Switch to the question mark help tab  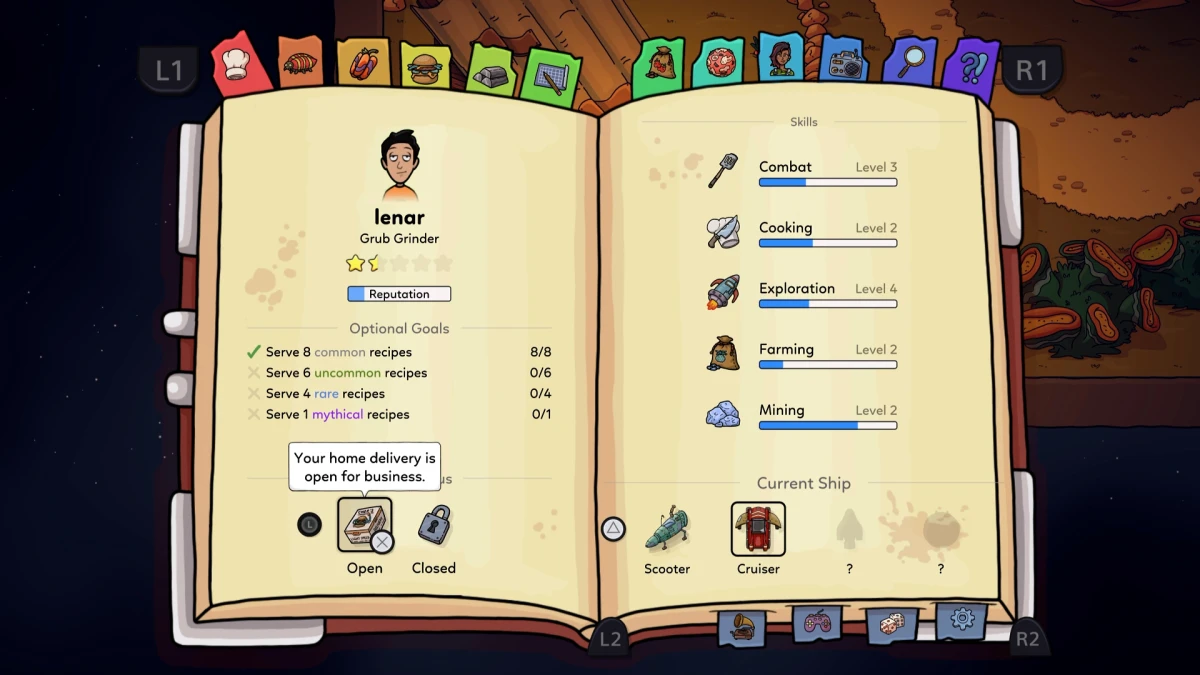click(x=969, y=67)
